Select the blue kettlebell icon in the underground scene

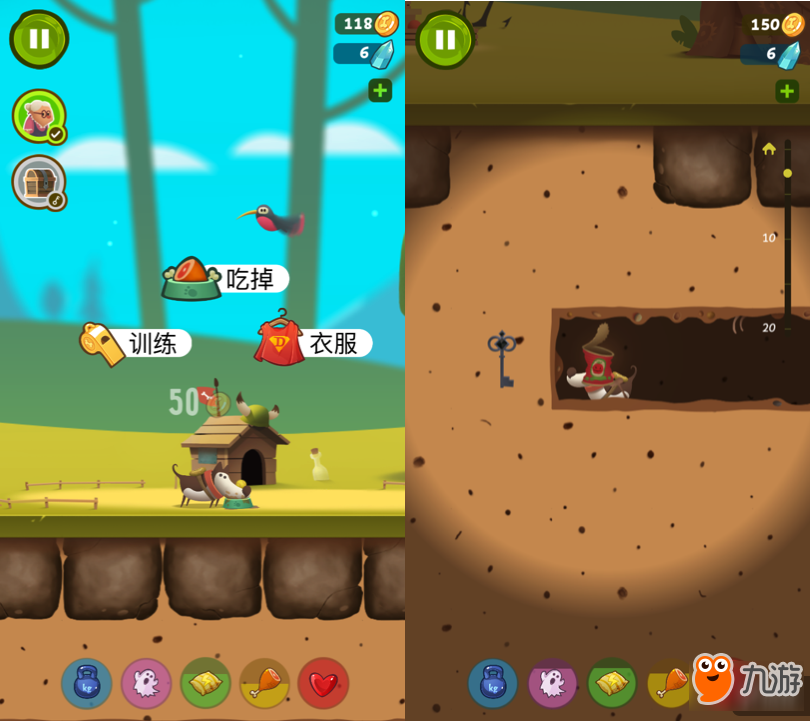[493, 684]
